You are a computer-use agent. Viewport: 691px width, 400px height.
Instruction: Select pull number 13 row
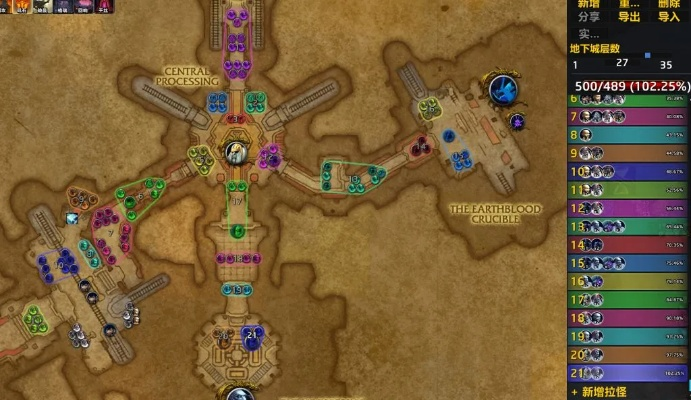point(628,226)
